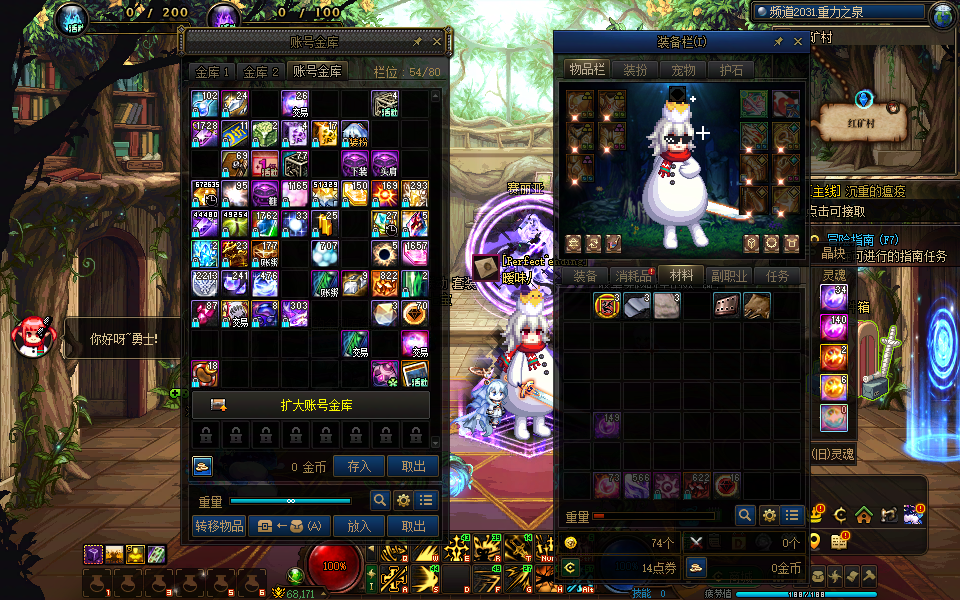
Task: Switch to the 副职业 sub-profession tab
Action: click(x=730, y=276)
